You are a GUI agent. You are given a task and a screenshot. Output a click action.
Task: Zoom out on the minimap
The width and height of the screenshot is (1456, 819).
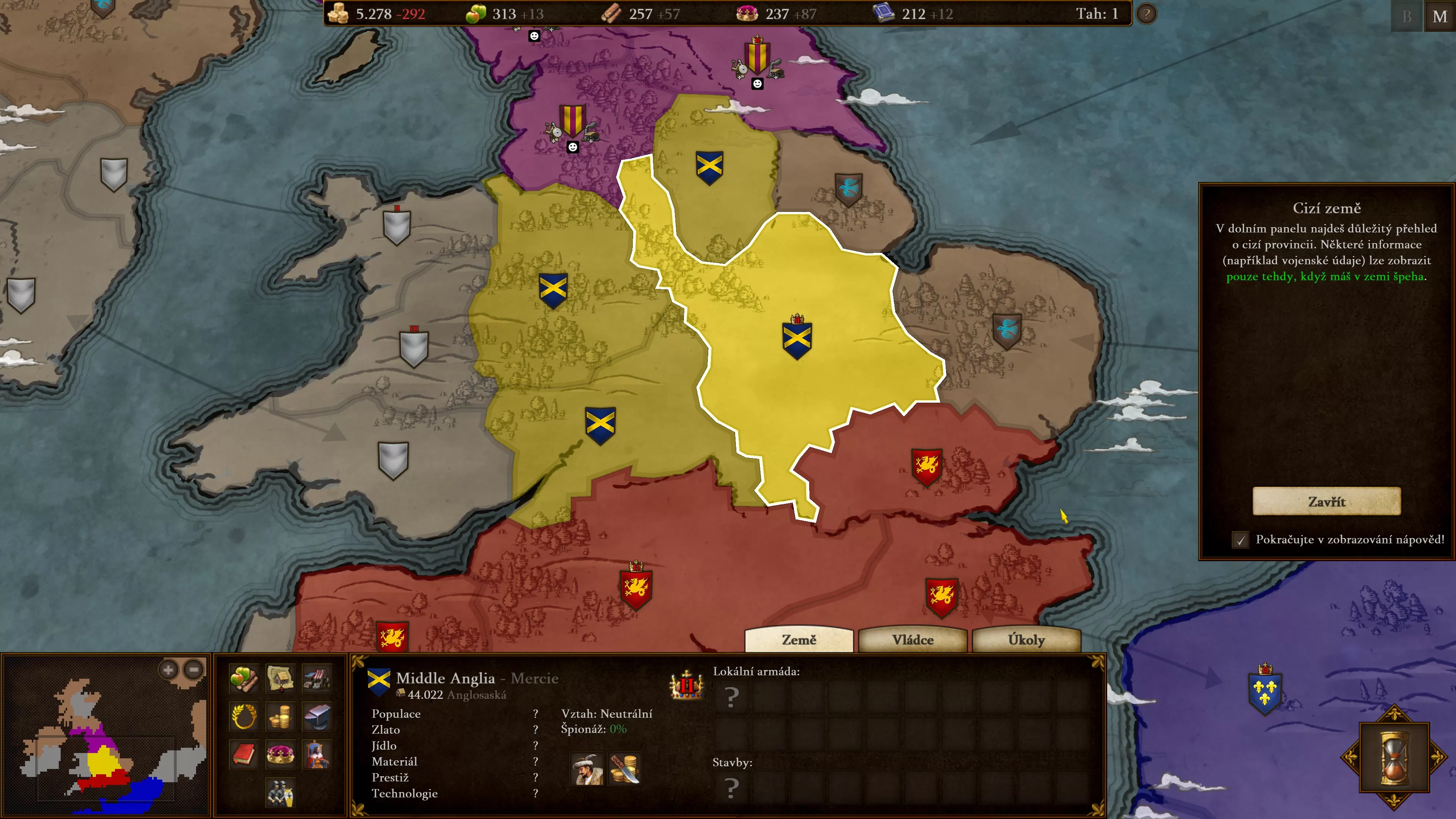(194, 670)
